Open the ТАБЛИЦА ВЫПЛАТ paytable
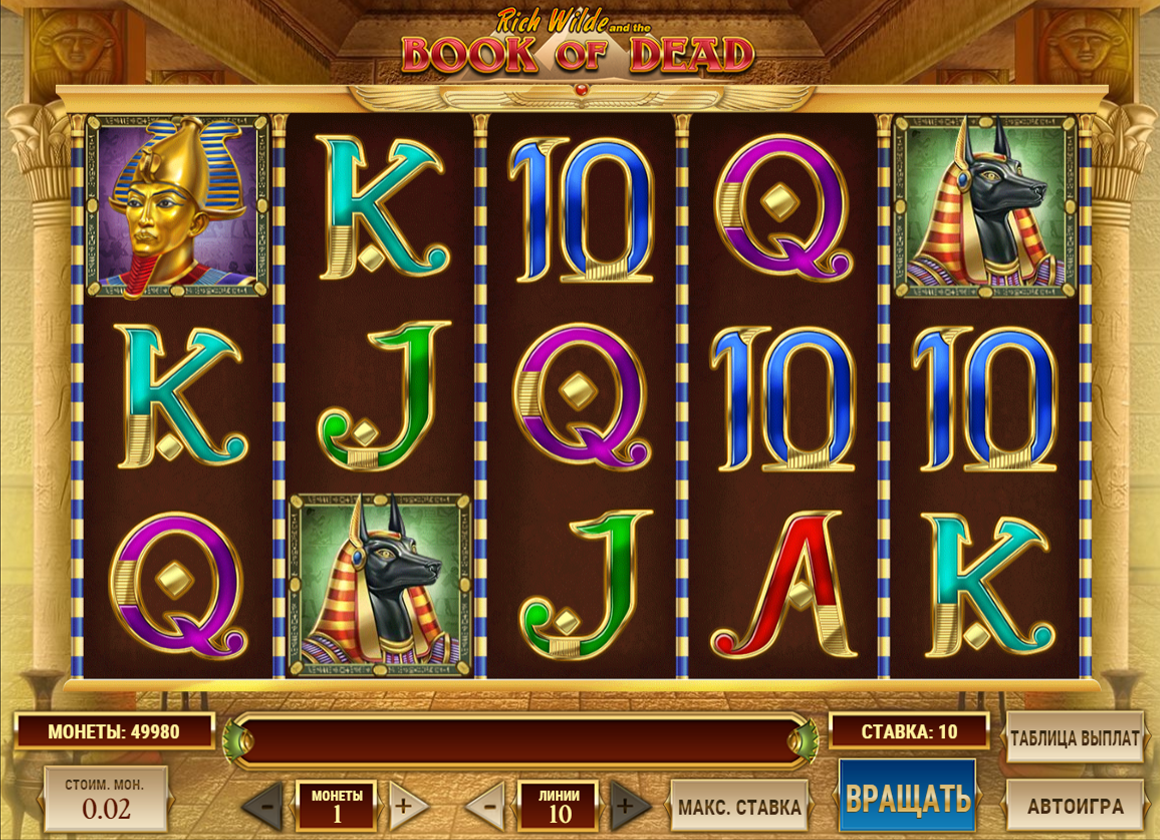This screenshot has height=840, width=1160. point(1074,738)
